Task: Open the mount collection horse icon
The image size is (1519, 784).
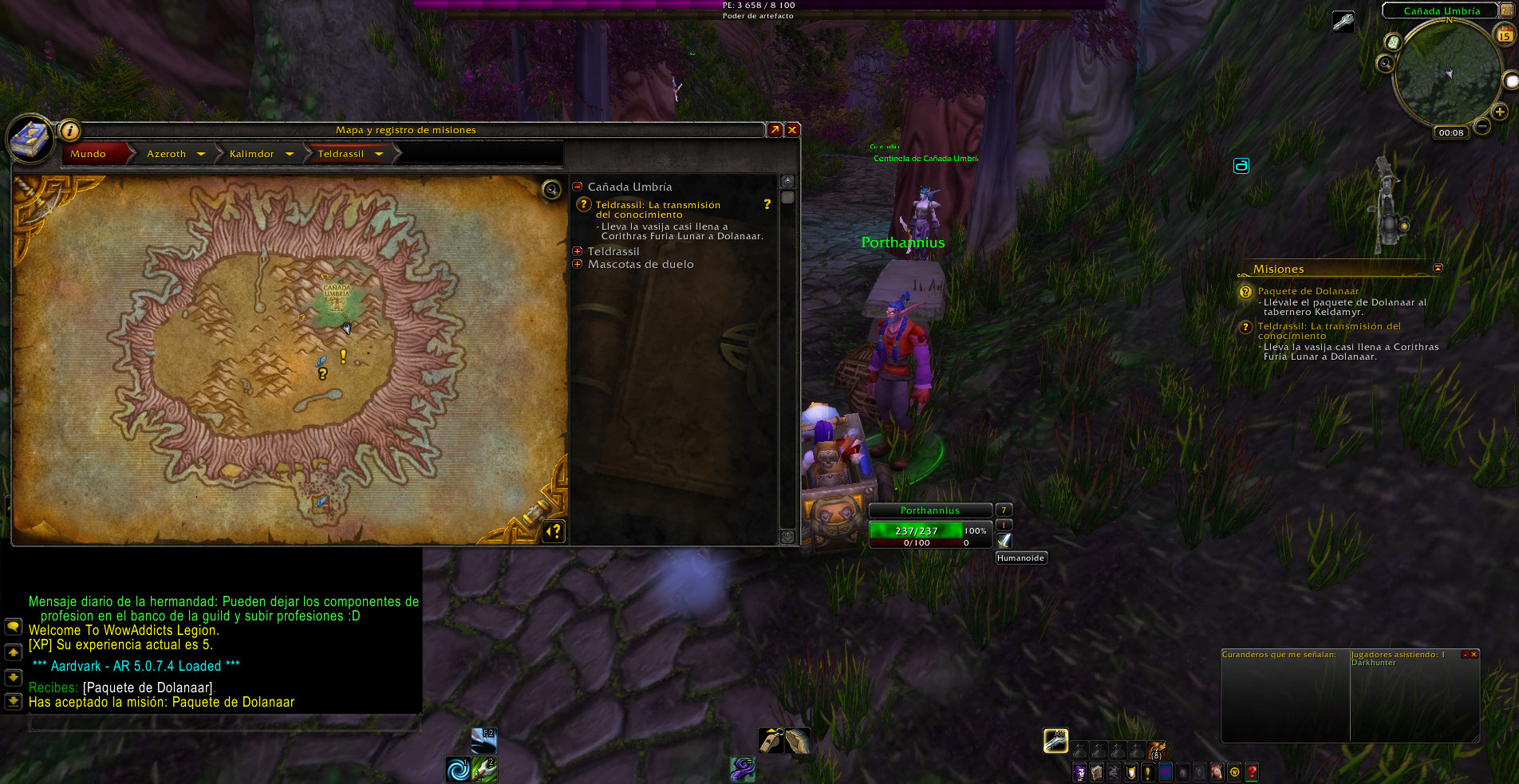Action: pos(1217,772)
